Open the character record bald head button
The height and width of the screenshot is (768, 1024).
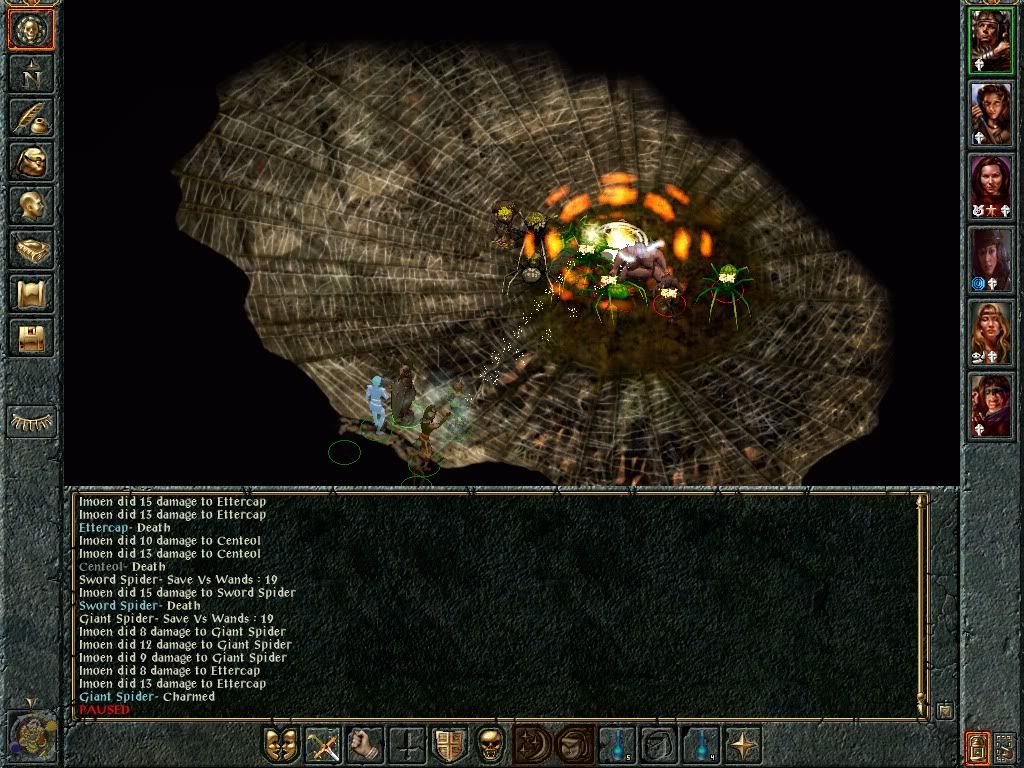coord(31,205)
